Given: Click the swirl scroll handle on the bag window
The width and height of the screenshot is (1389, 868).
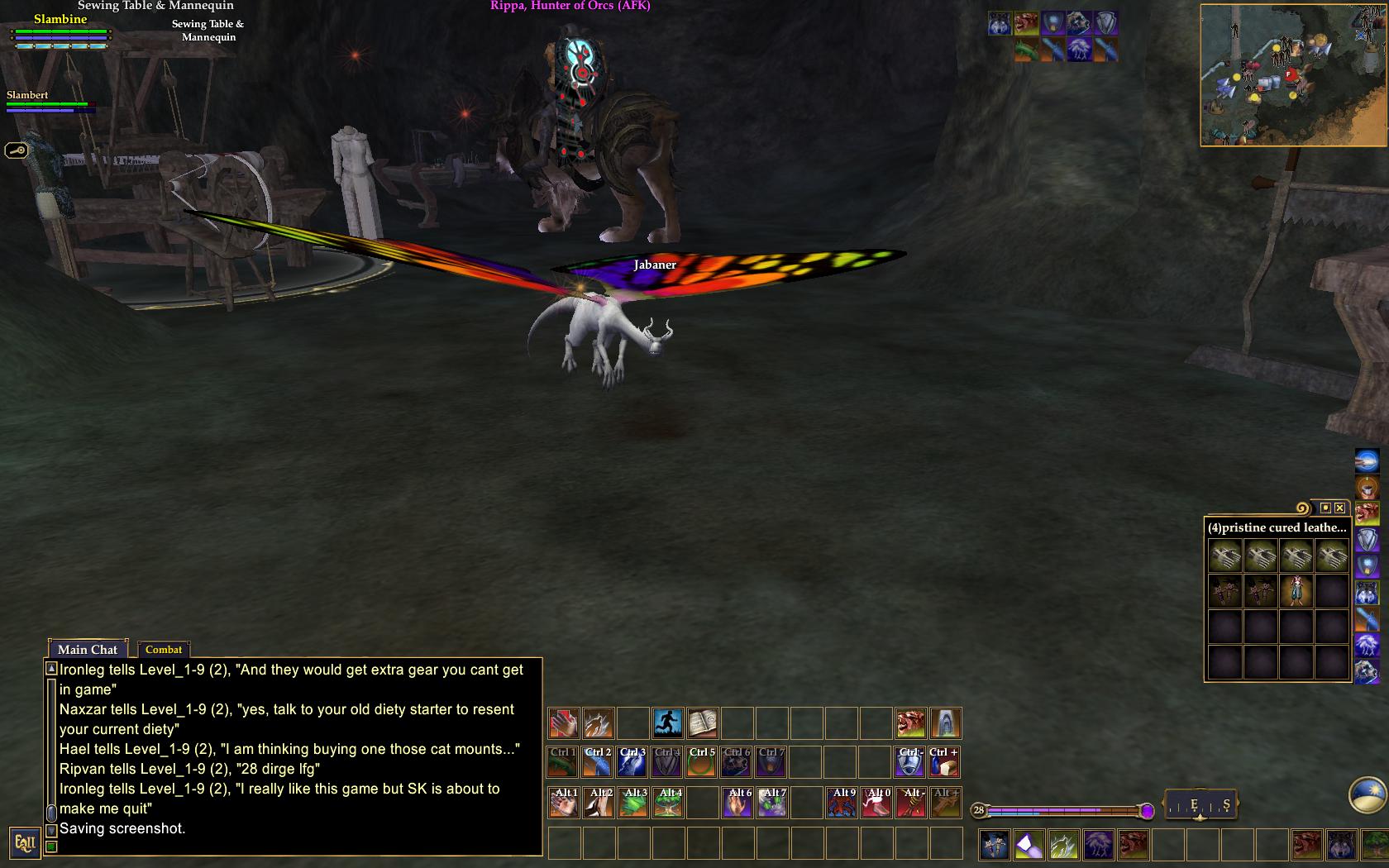Looking at the screenshot, I should (1303, 508).
